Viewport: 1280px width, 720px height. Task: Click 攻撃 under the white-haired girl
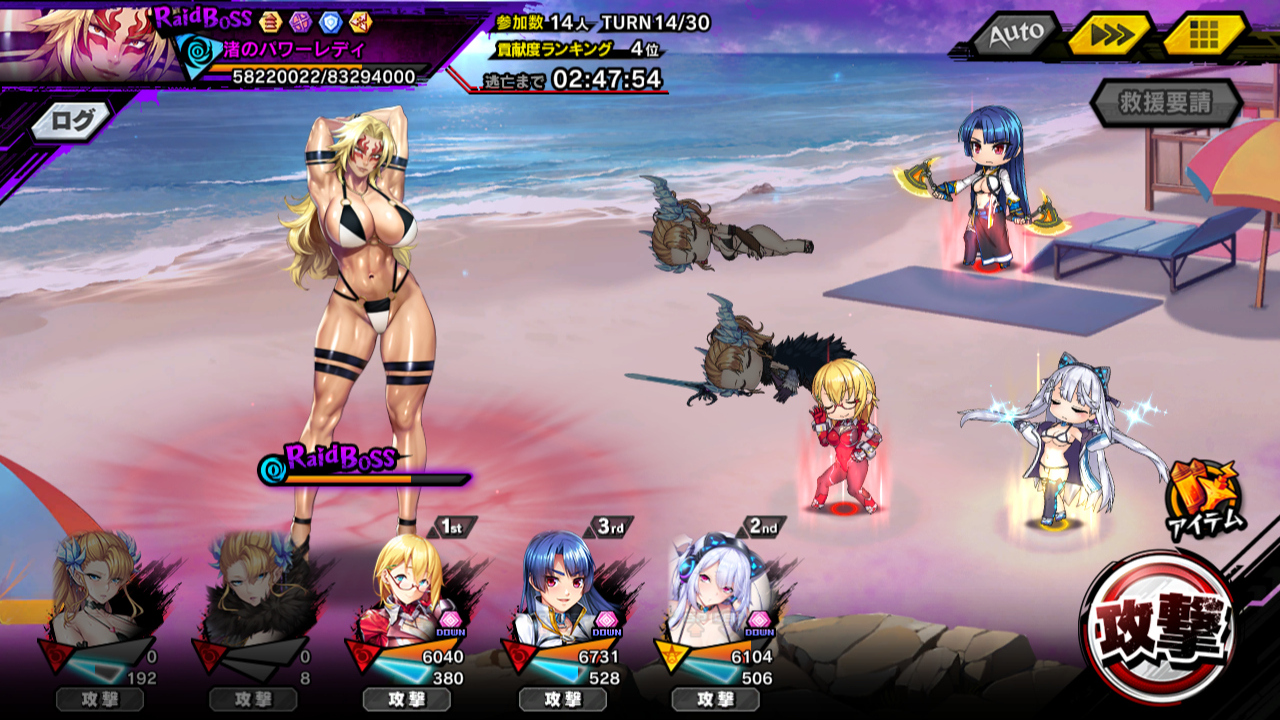[x=715, y=700]
